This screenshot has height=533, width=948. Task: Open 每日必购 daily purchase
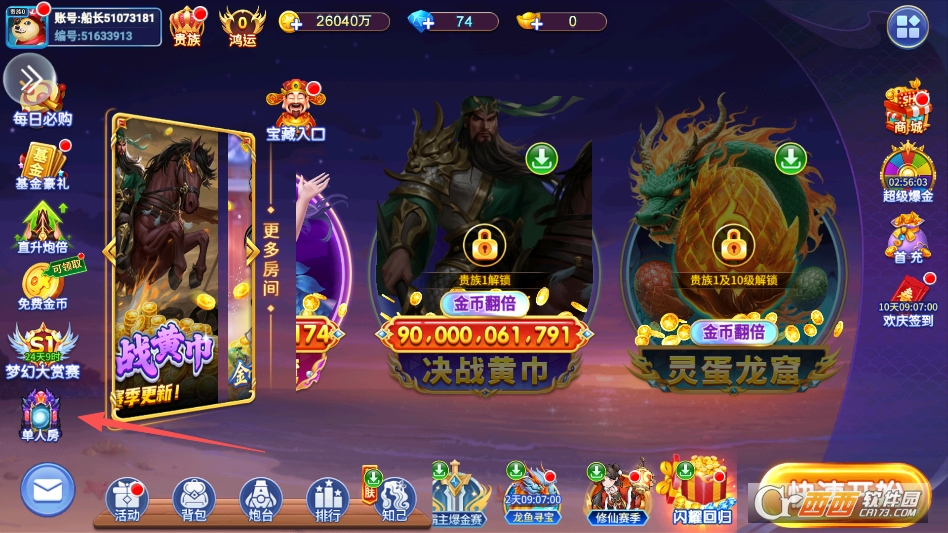point(44,105)
